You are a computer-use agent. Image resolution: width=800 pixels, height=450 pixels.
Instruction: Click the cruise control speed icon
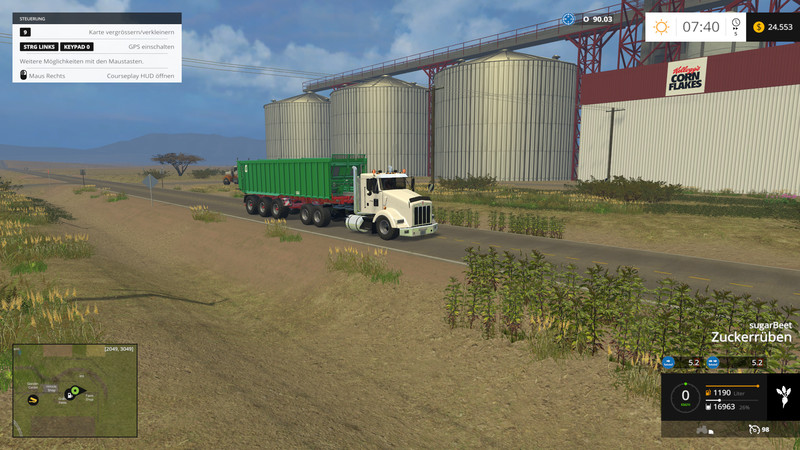[753, 429]
